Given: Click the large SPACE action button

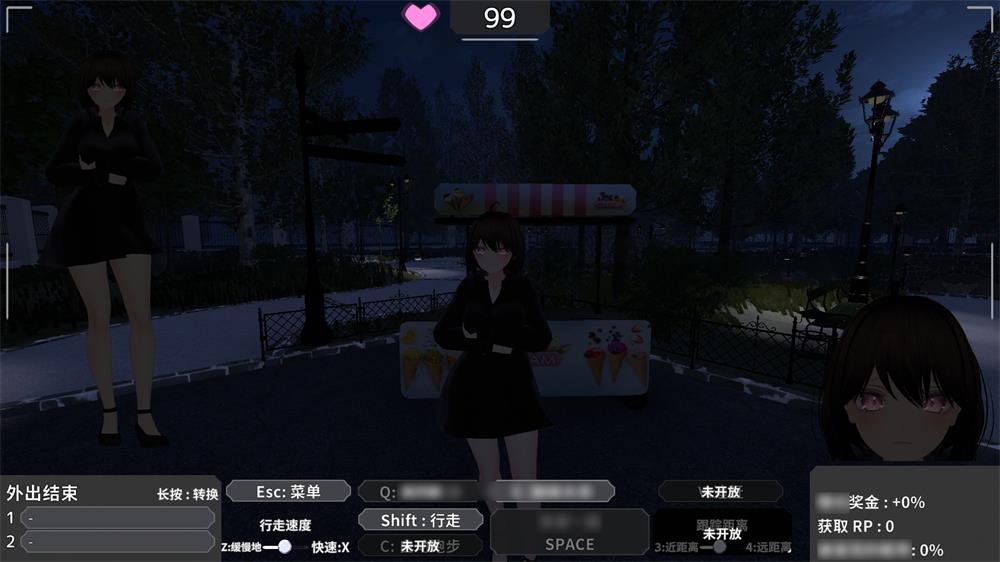Looking at the screenshot, I should click(x=569, y=533).
